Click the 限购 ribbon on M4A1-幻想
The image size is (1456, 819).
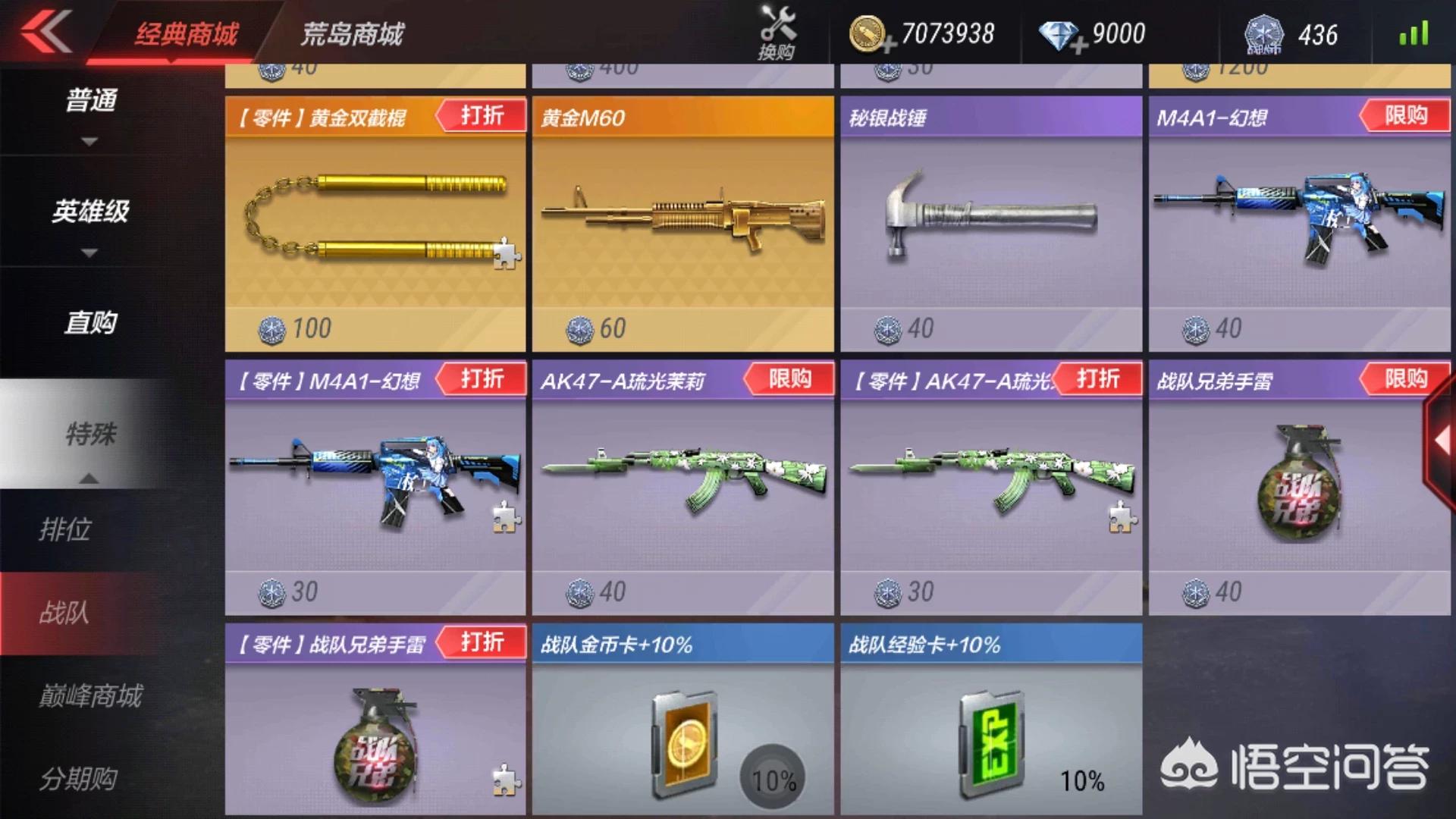coord(1406,116)
